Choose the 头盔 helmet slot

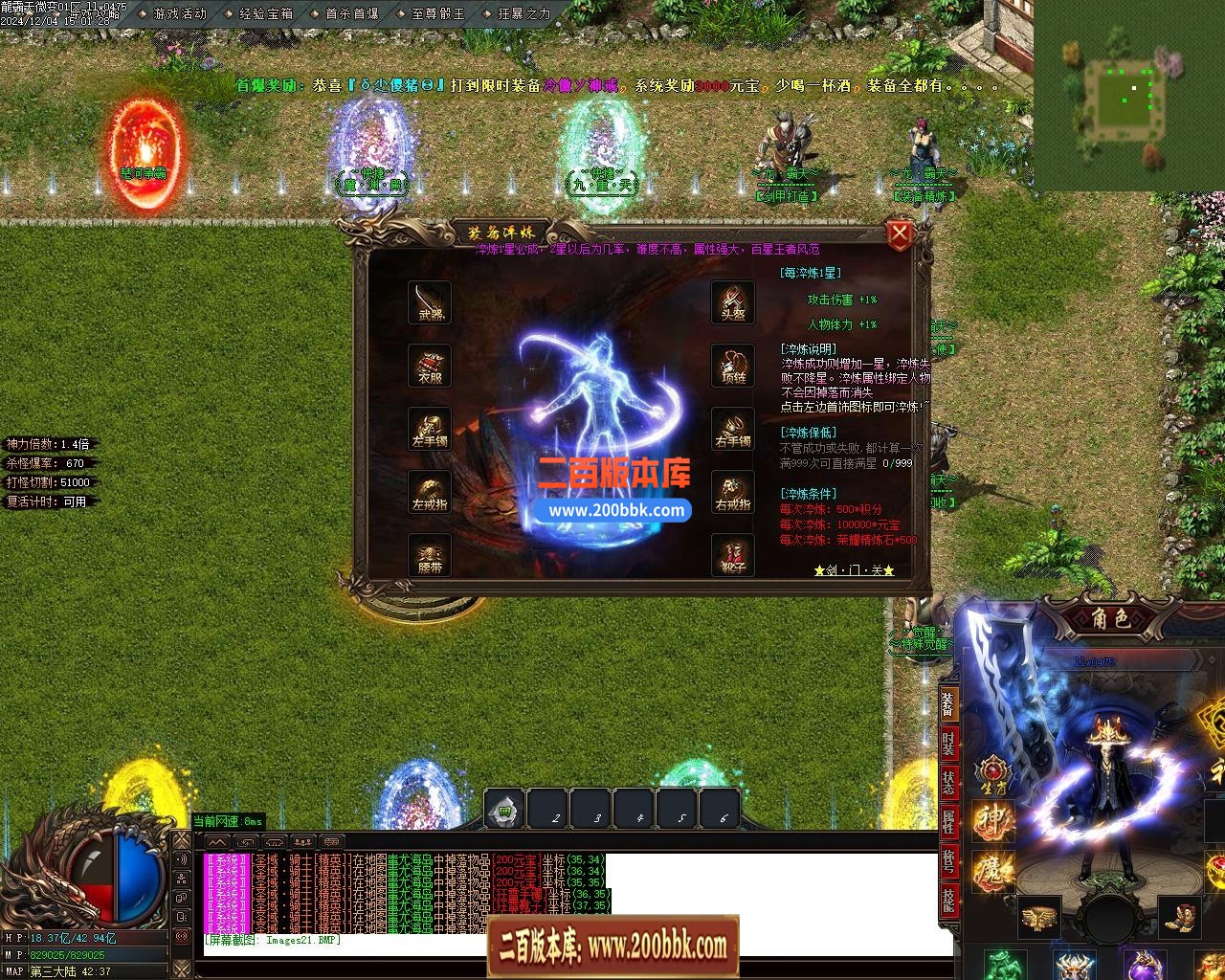tap(733, 301)
